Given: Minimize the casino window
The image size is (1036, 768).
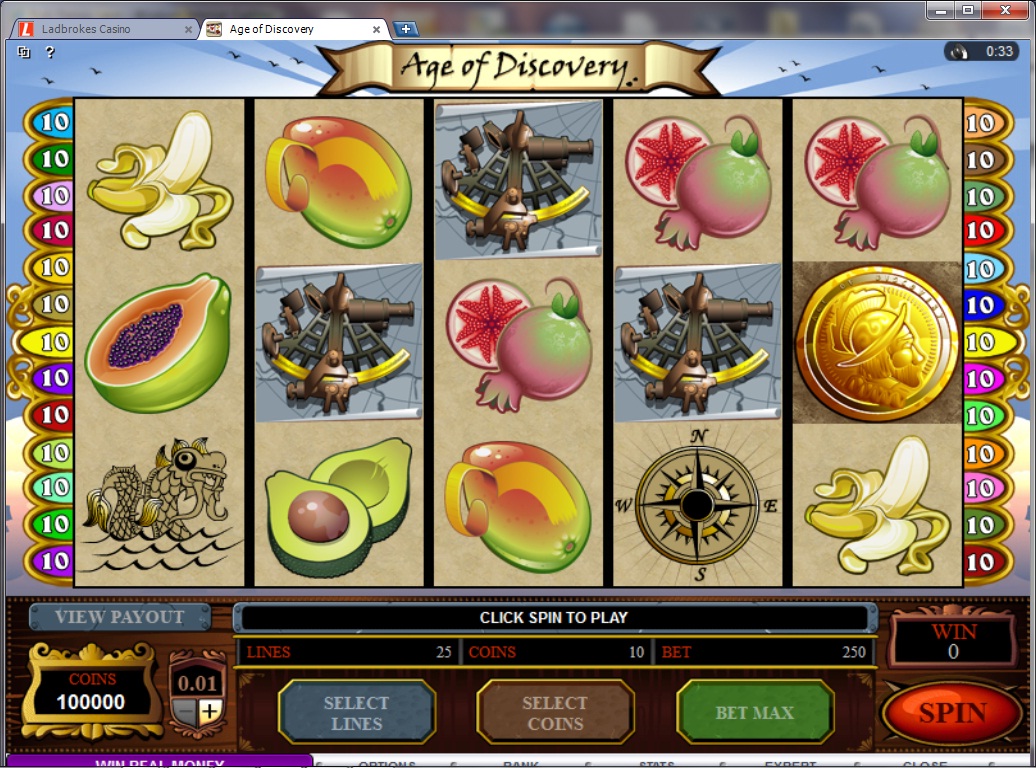Looking at the screenshot, I should (941, 10).
